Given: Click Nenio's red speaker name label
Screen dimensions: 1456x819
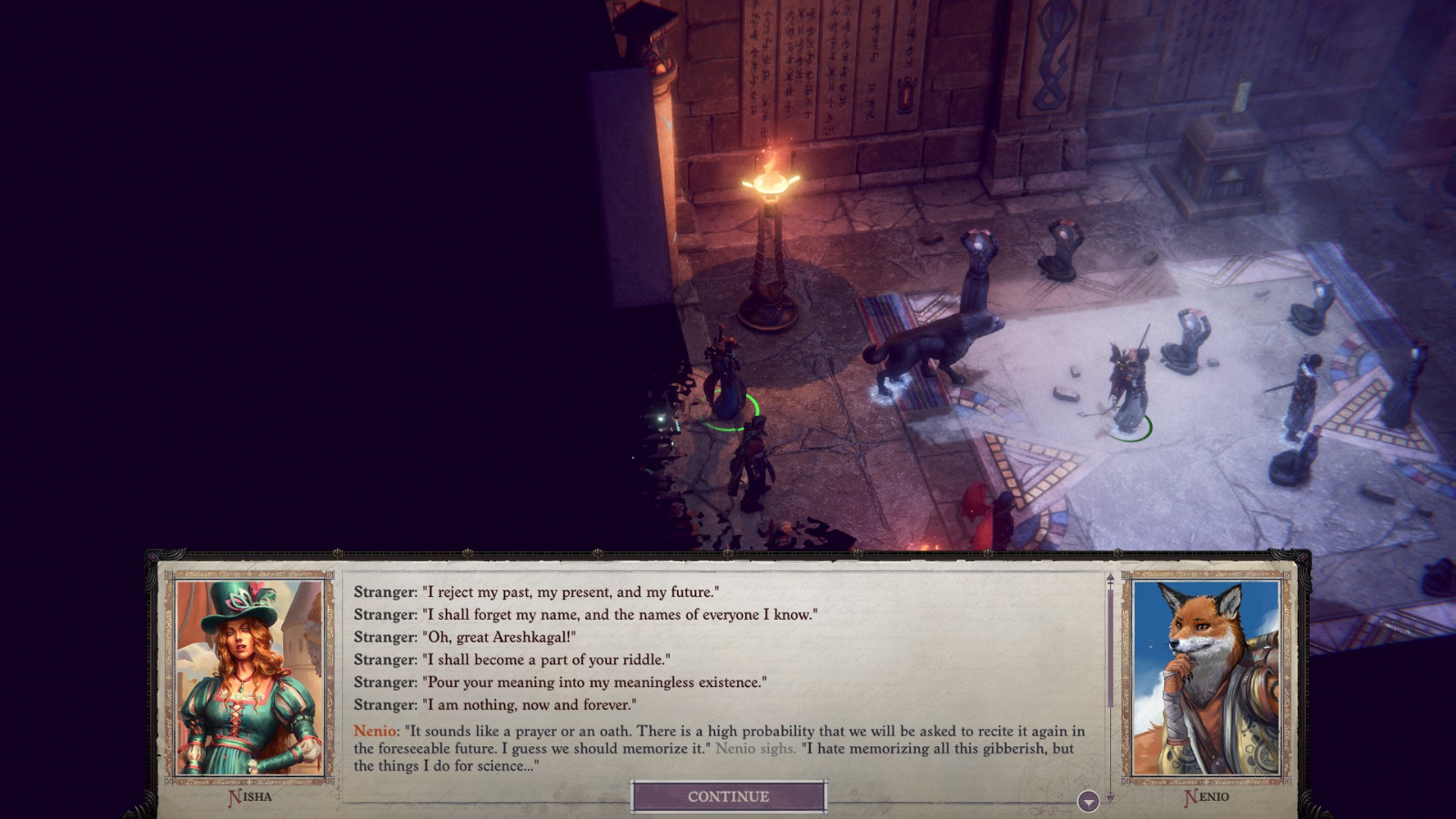Looking at the screenshot, I should pos(373,728).
